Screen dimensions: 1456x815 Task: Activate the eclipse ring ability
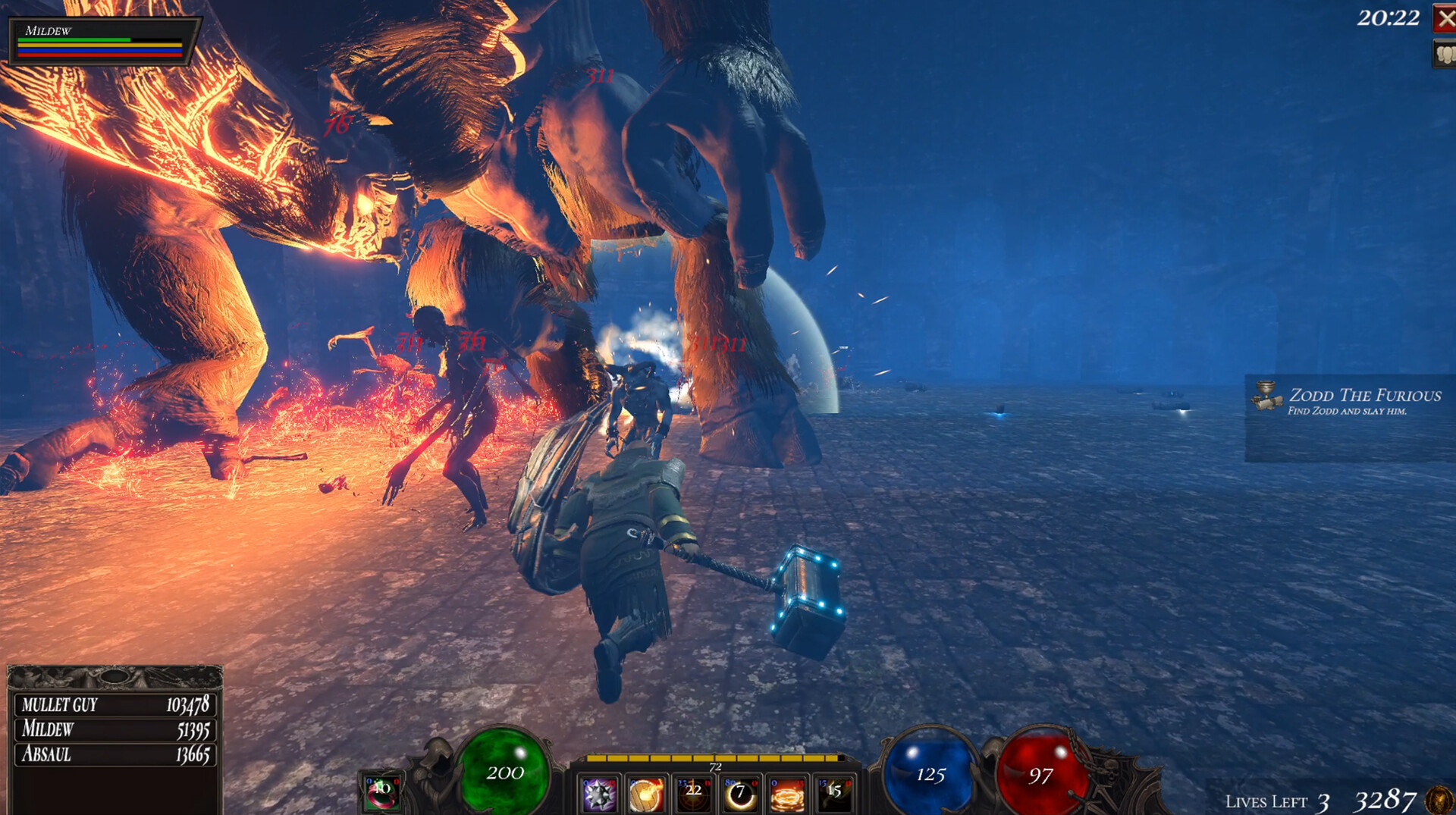(x=740, y=795)
